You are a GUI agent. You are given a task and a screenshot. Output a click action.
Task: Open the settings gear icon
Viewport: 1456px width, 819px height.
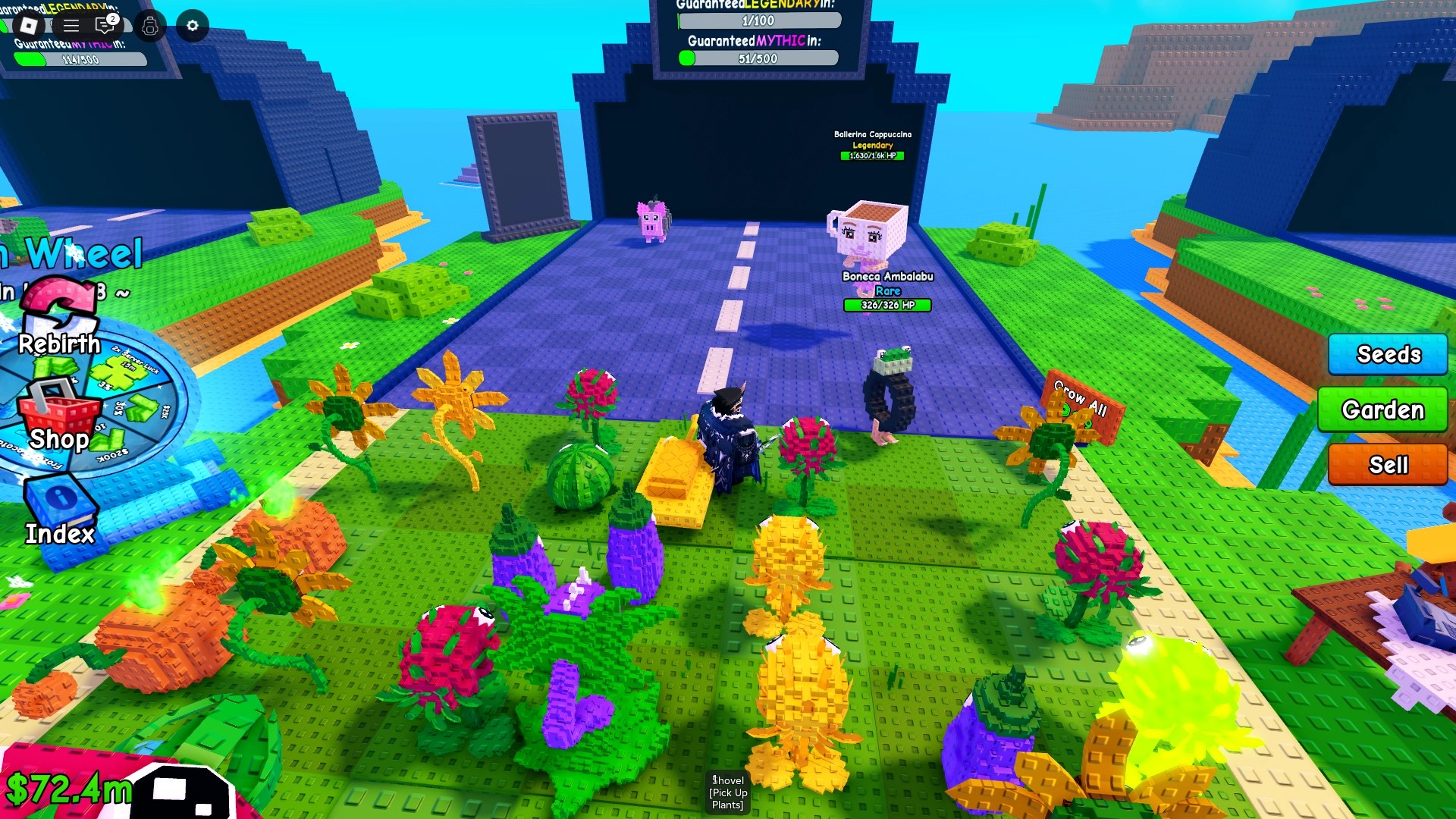point(192,25)
